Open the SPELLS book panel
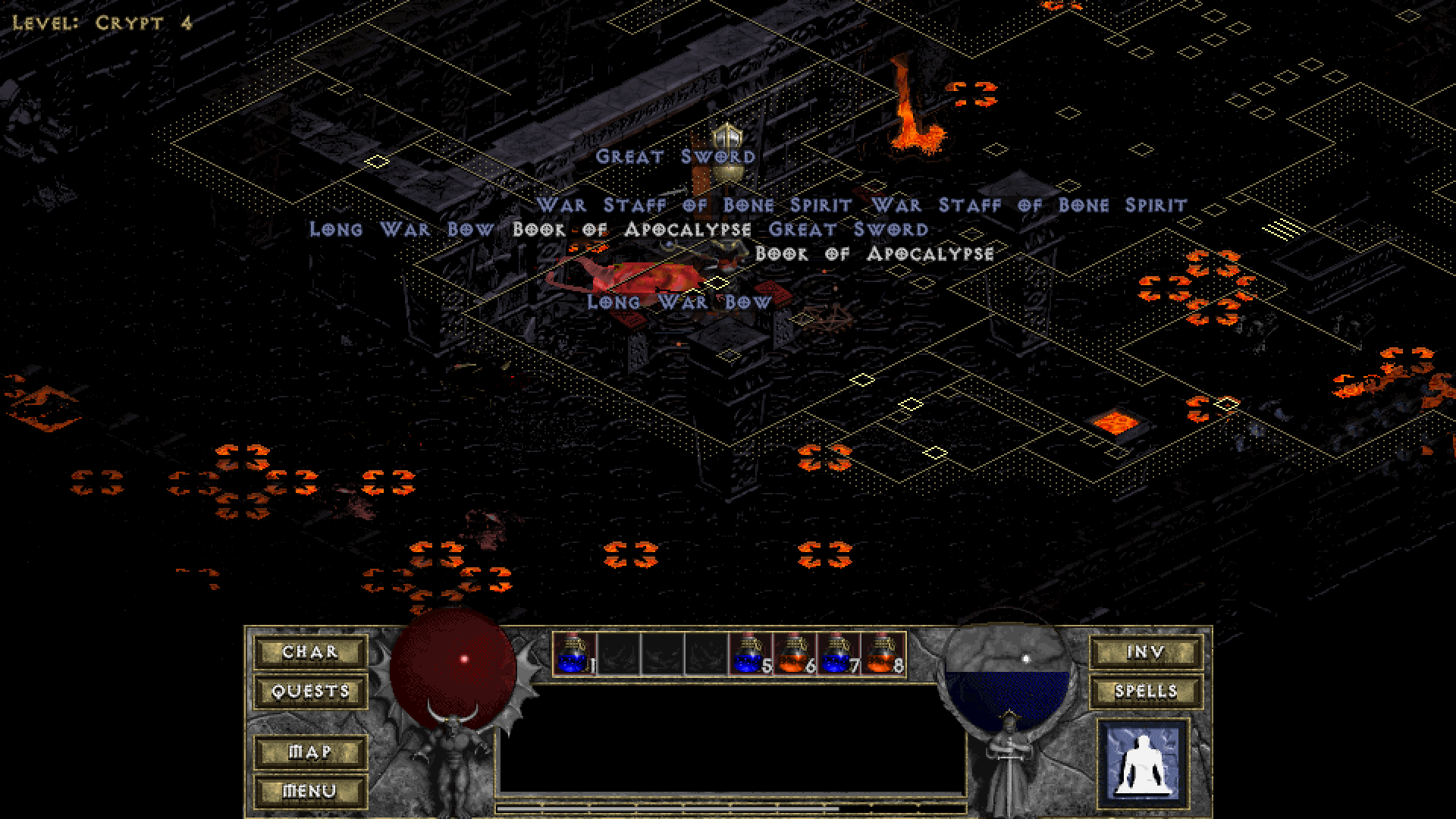Viewport: 1456px width, 819px height. point(1146,691)
